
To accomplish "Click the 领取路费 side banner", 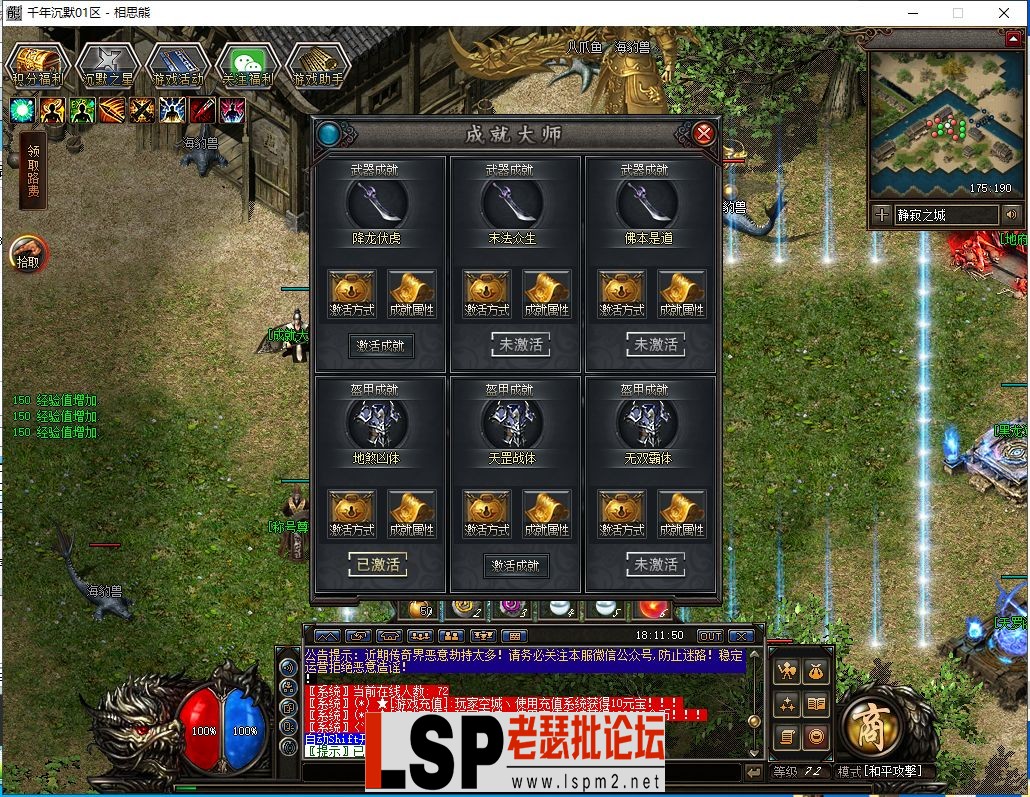I will pyautogui.click(x=33, y=170).
